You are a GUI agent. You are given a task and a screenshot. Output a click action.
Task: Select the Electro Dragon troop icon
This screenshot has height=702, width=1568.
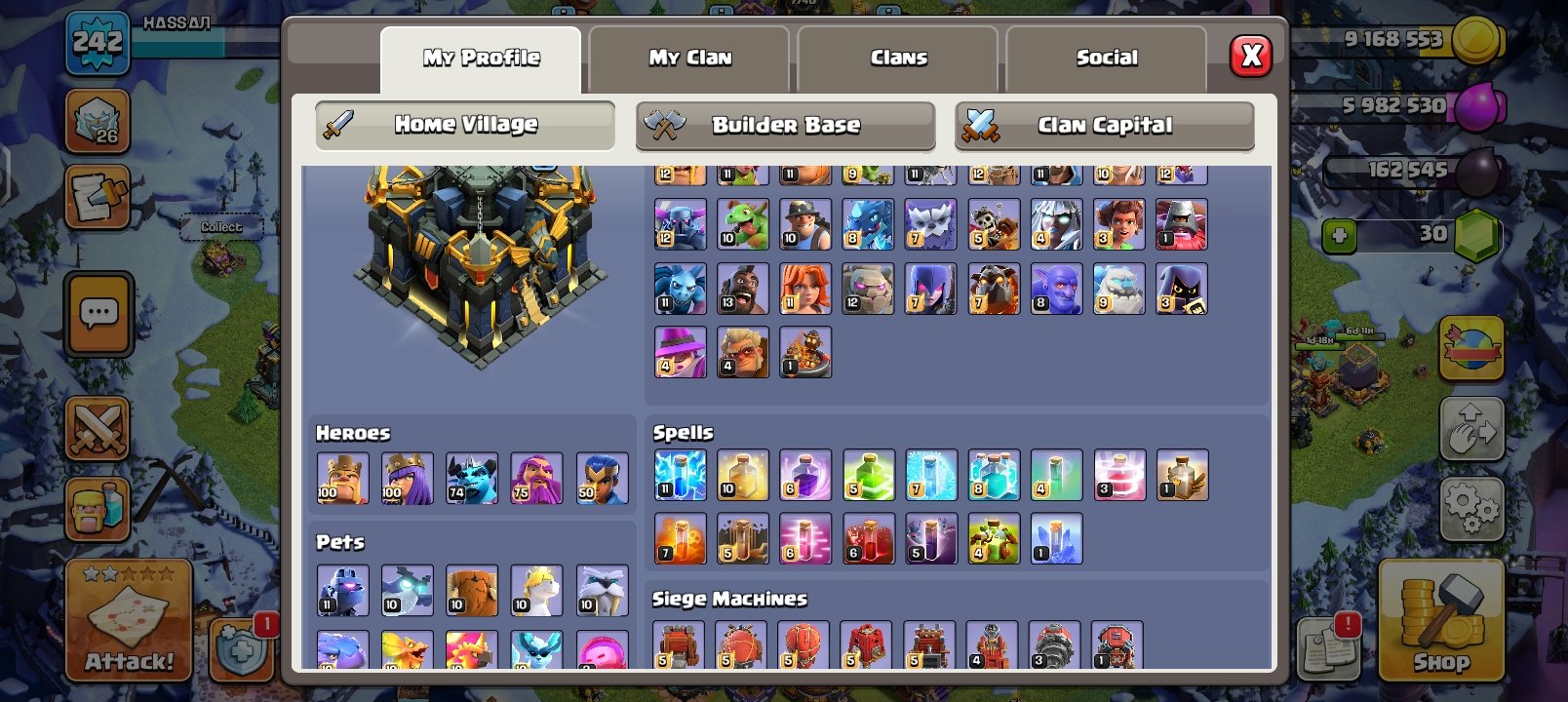pos(868,223)
